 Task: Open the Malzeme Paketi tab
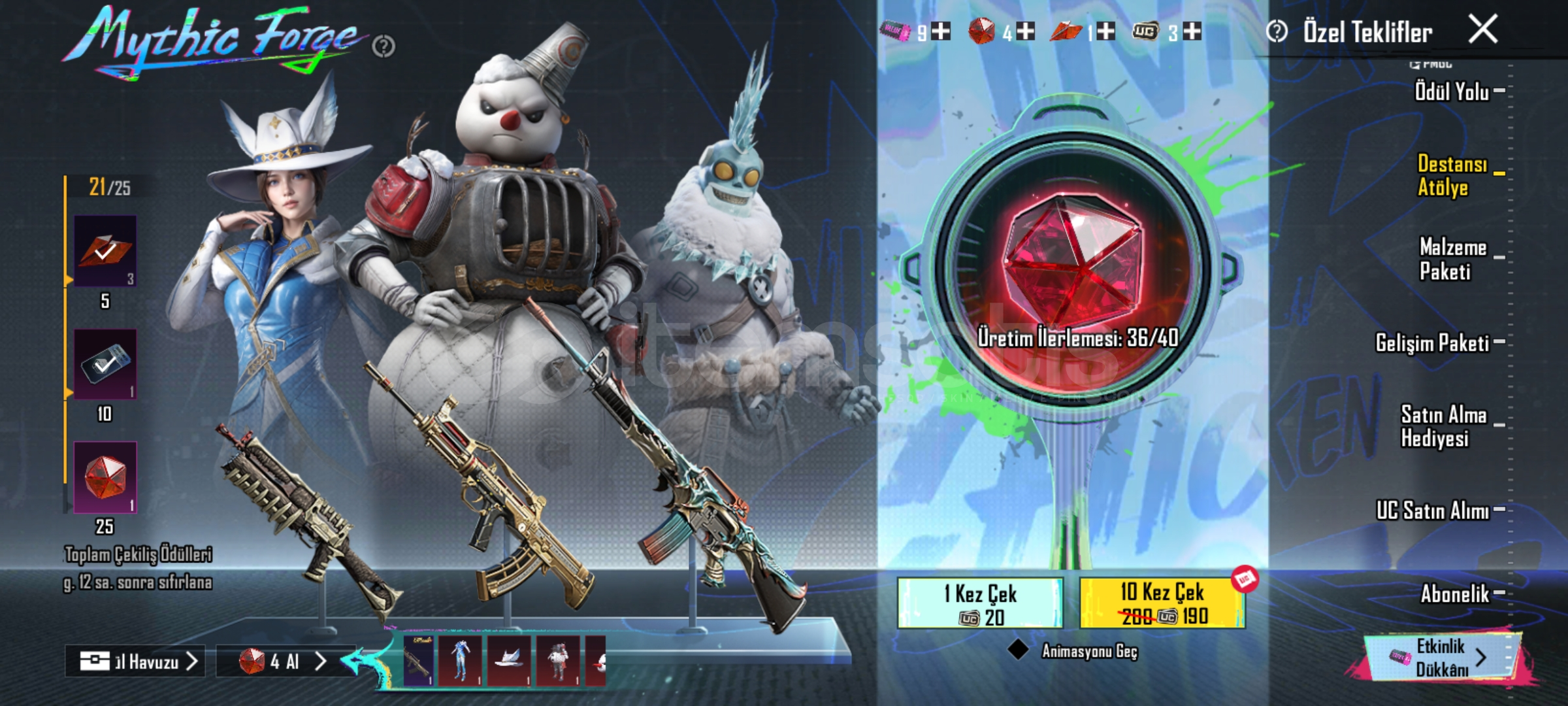[x=1453, y=259]
